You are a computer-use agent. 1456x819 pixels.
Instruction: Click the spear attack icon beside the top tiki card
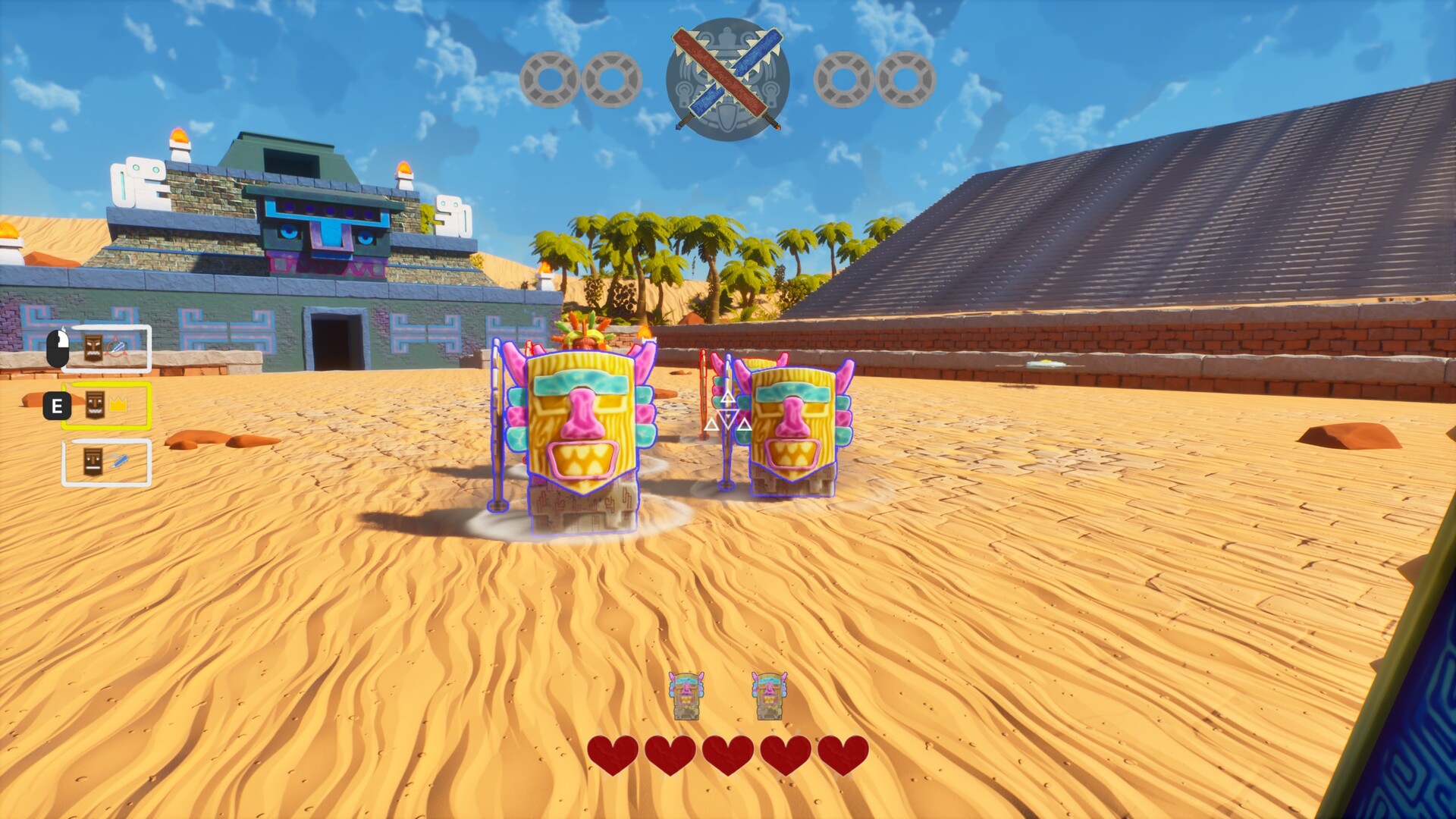coord(117,347)
